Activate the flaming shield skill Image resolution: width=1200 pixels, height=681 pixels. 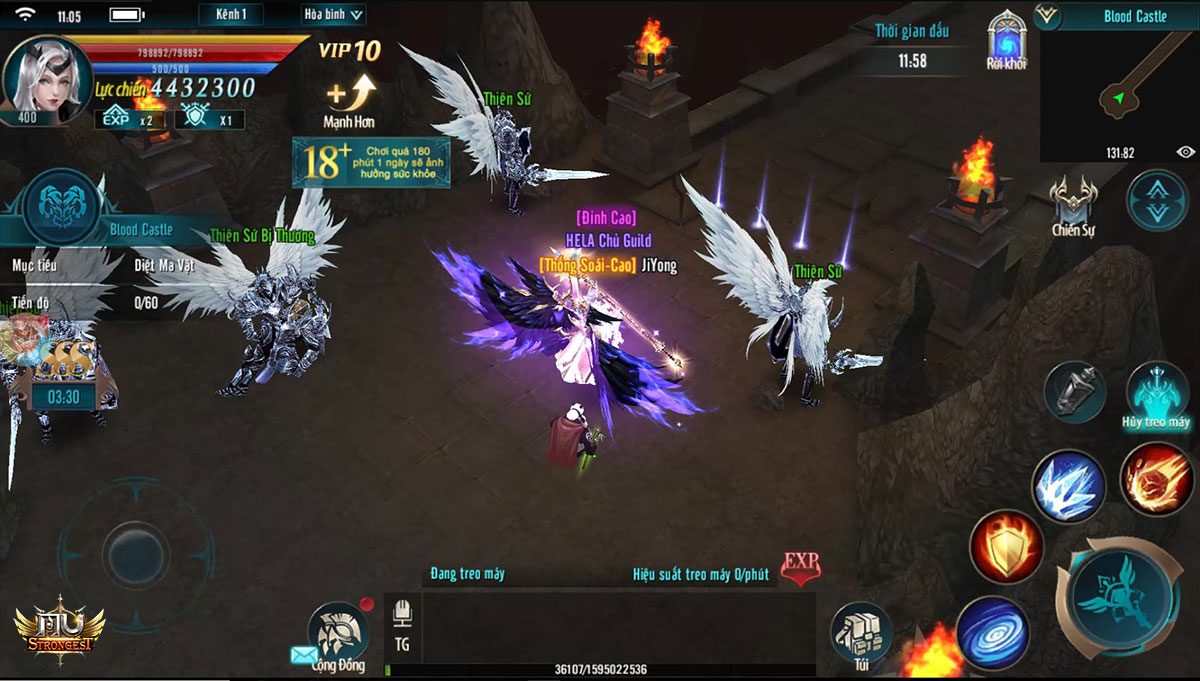tap(1005, 546)
